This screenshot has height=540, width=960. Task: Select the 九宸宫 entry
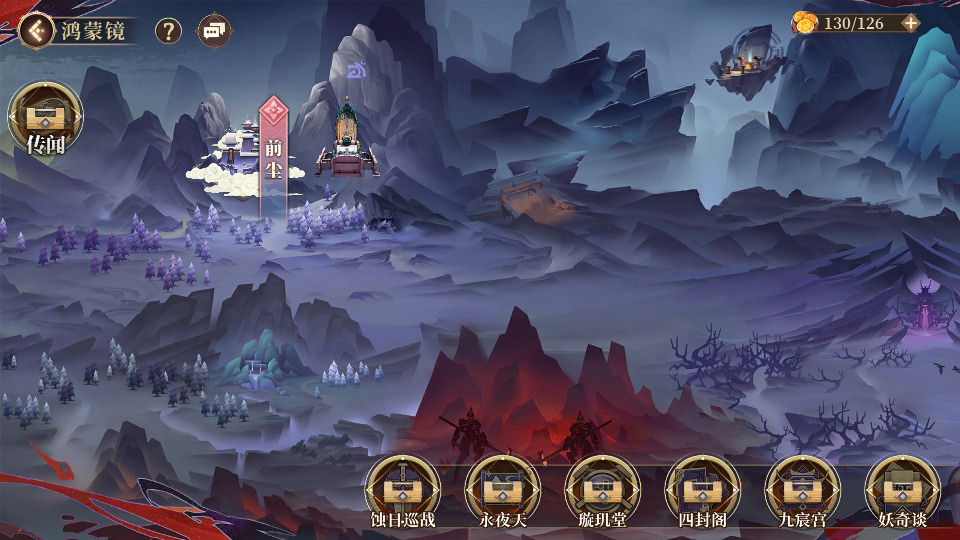(802, 492)
